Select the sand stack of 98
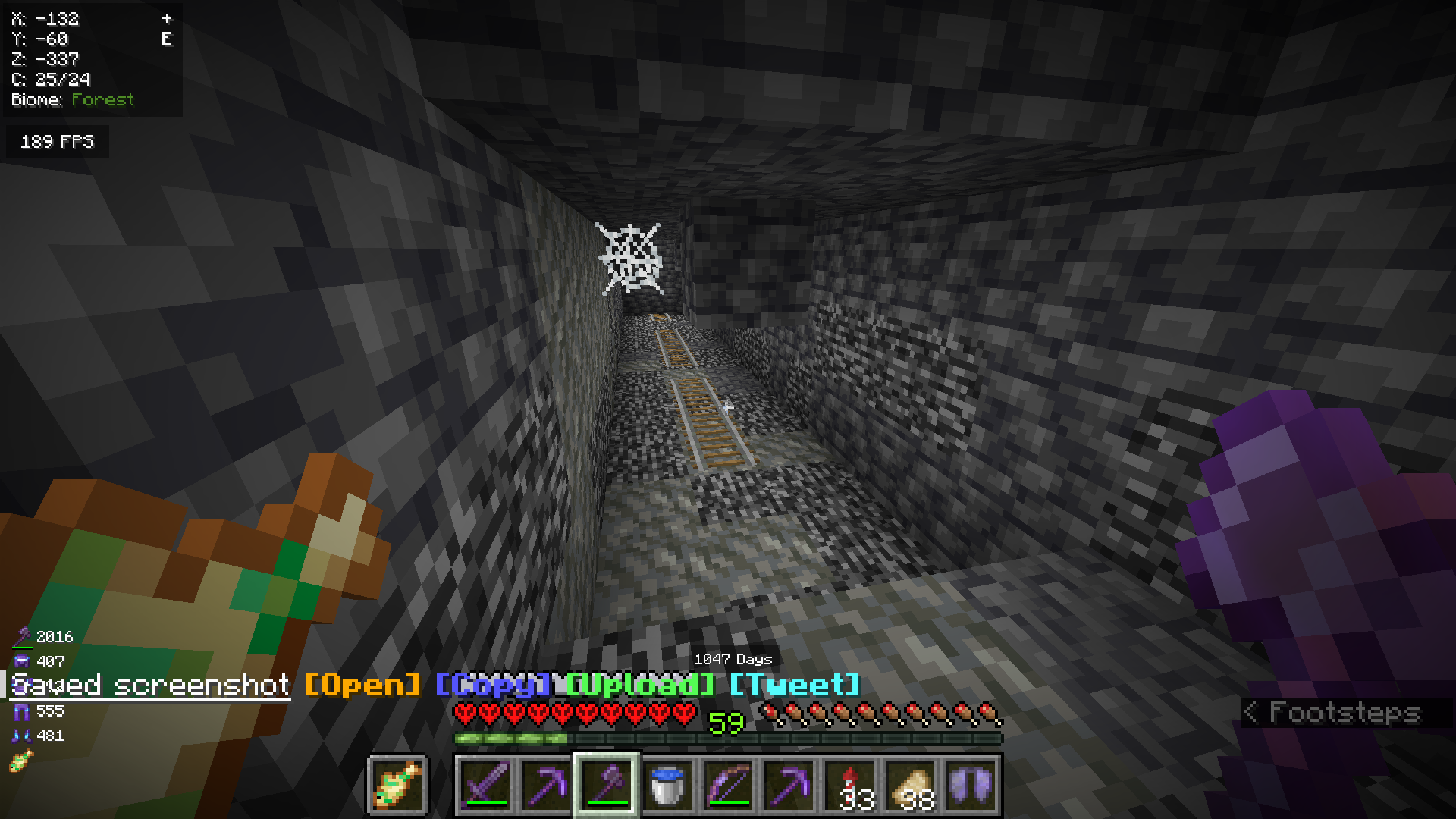The width and height of the screenshot is (1456, 819). click(911, 785)
